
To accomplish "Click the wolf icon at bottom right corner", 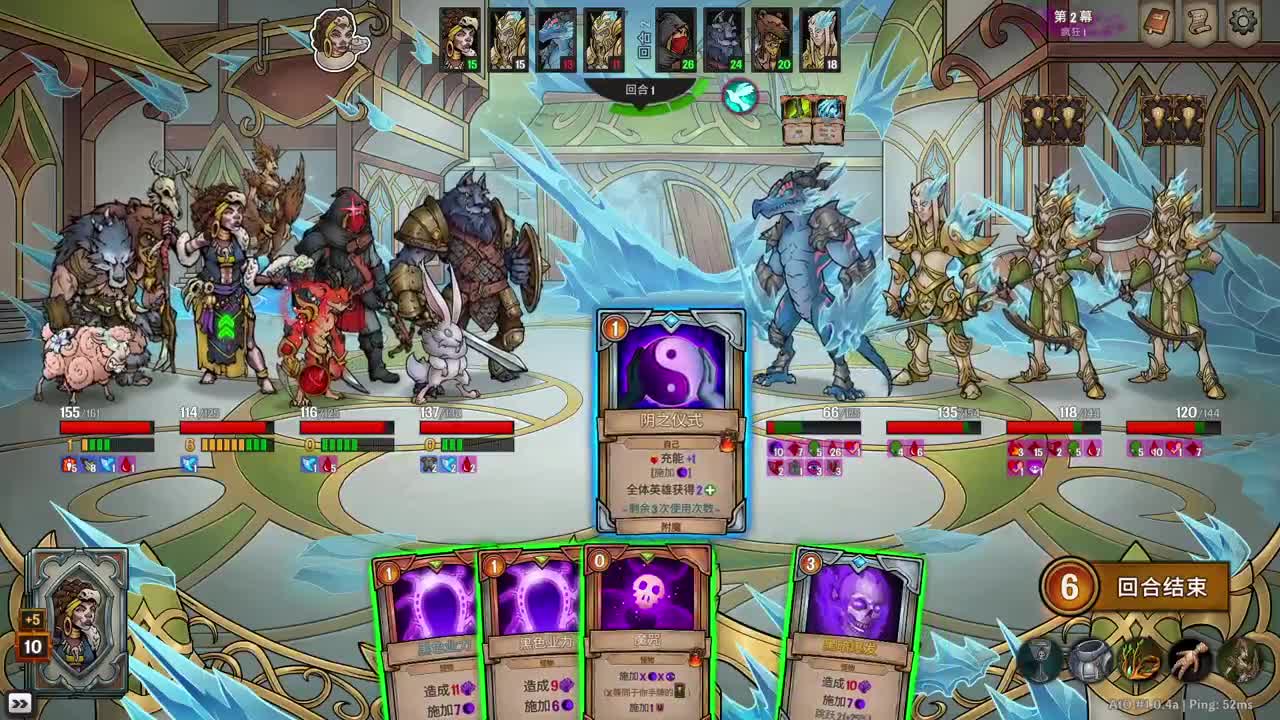I will [x=1242, y=660].
